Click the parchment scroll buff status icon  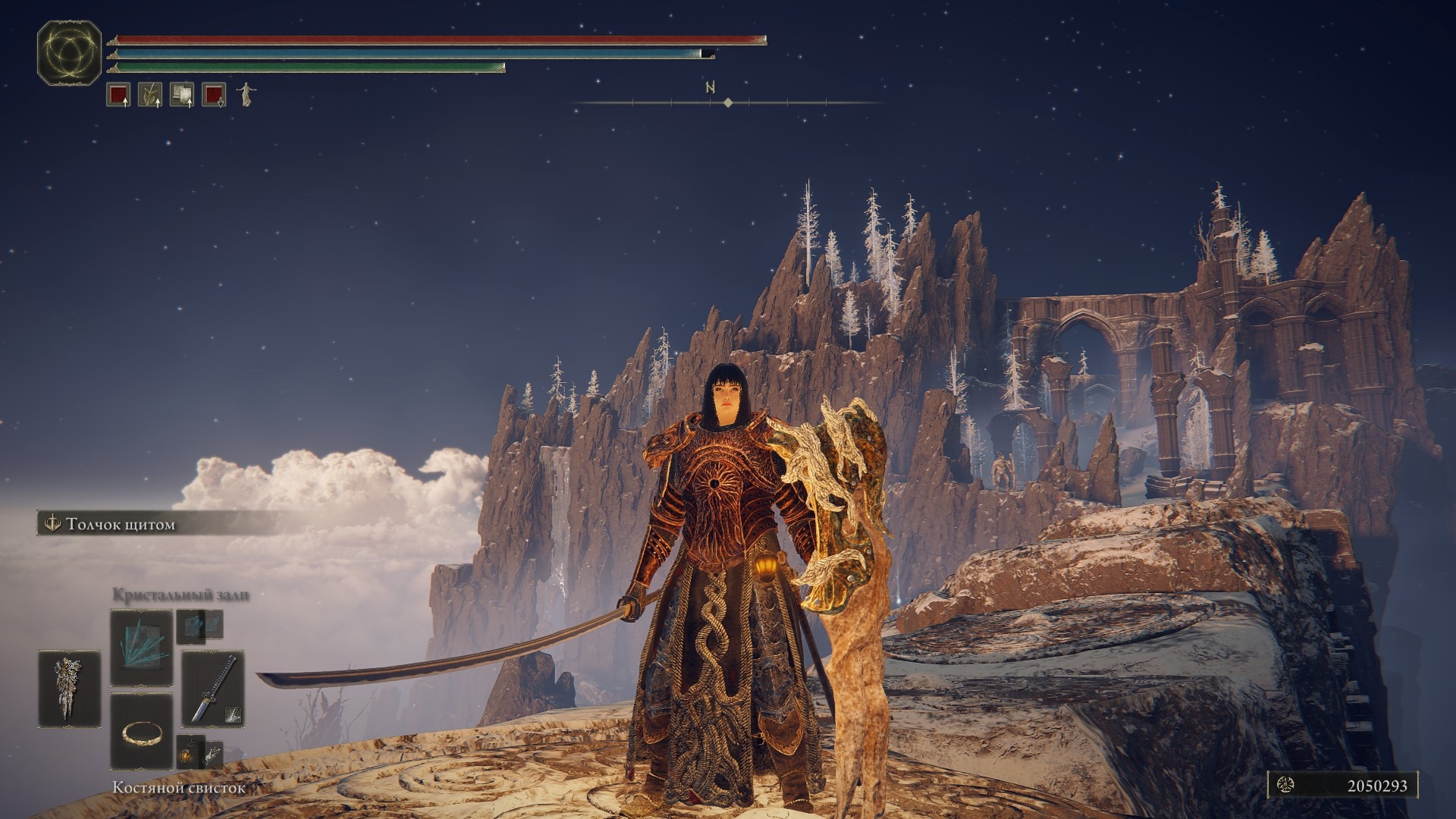(x=182, y=95)
